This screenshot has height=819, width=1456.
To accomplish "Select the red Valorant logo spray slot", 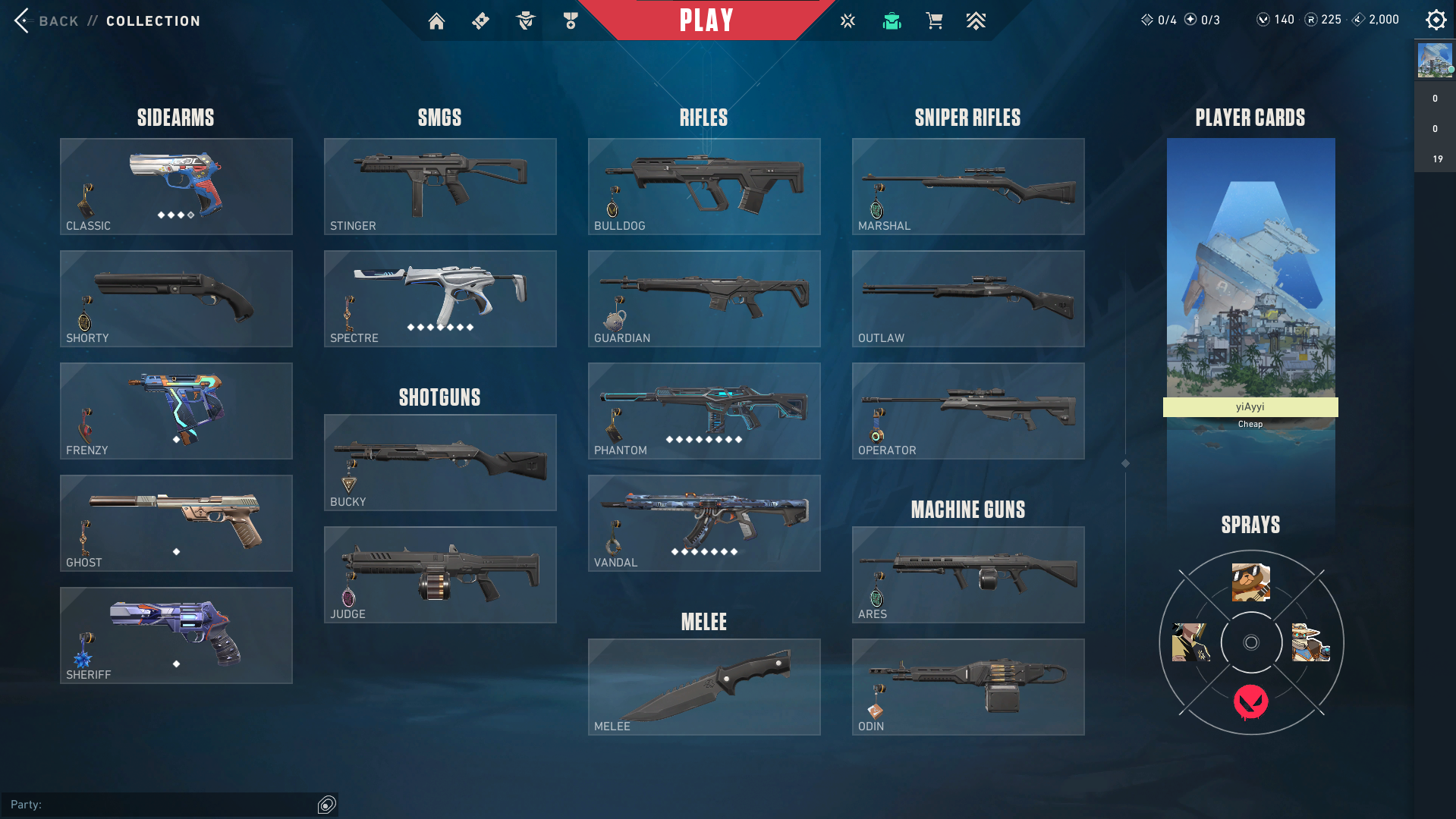I will pyautogui.click(x=1250, y=702).
